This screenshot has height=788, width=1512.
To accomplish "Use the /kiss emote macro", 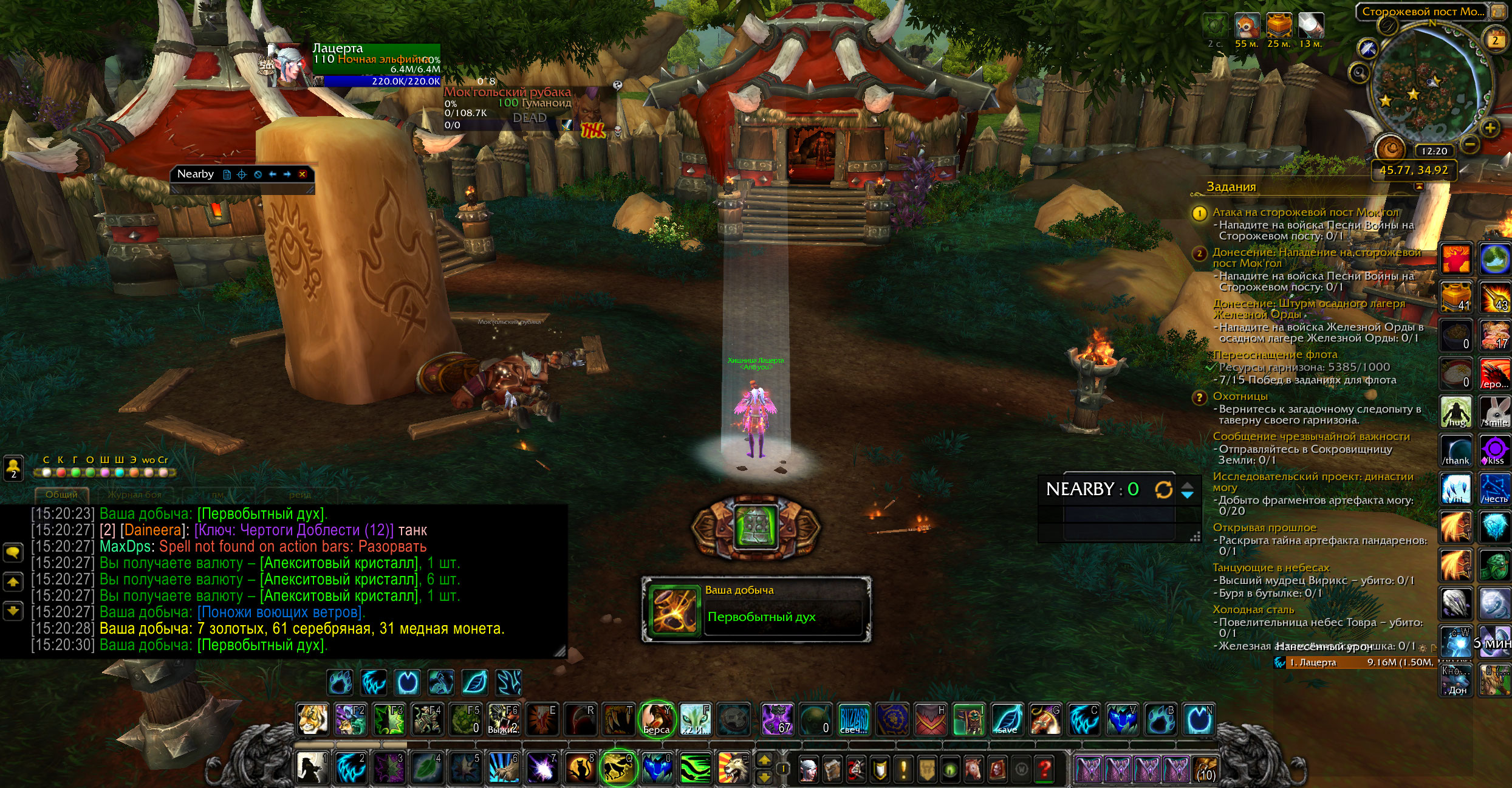I will [x=1494, y=450].
